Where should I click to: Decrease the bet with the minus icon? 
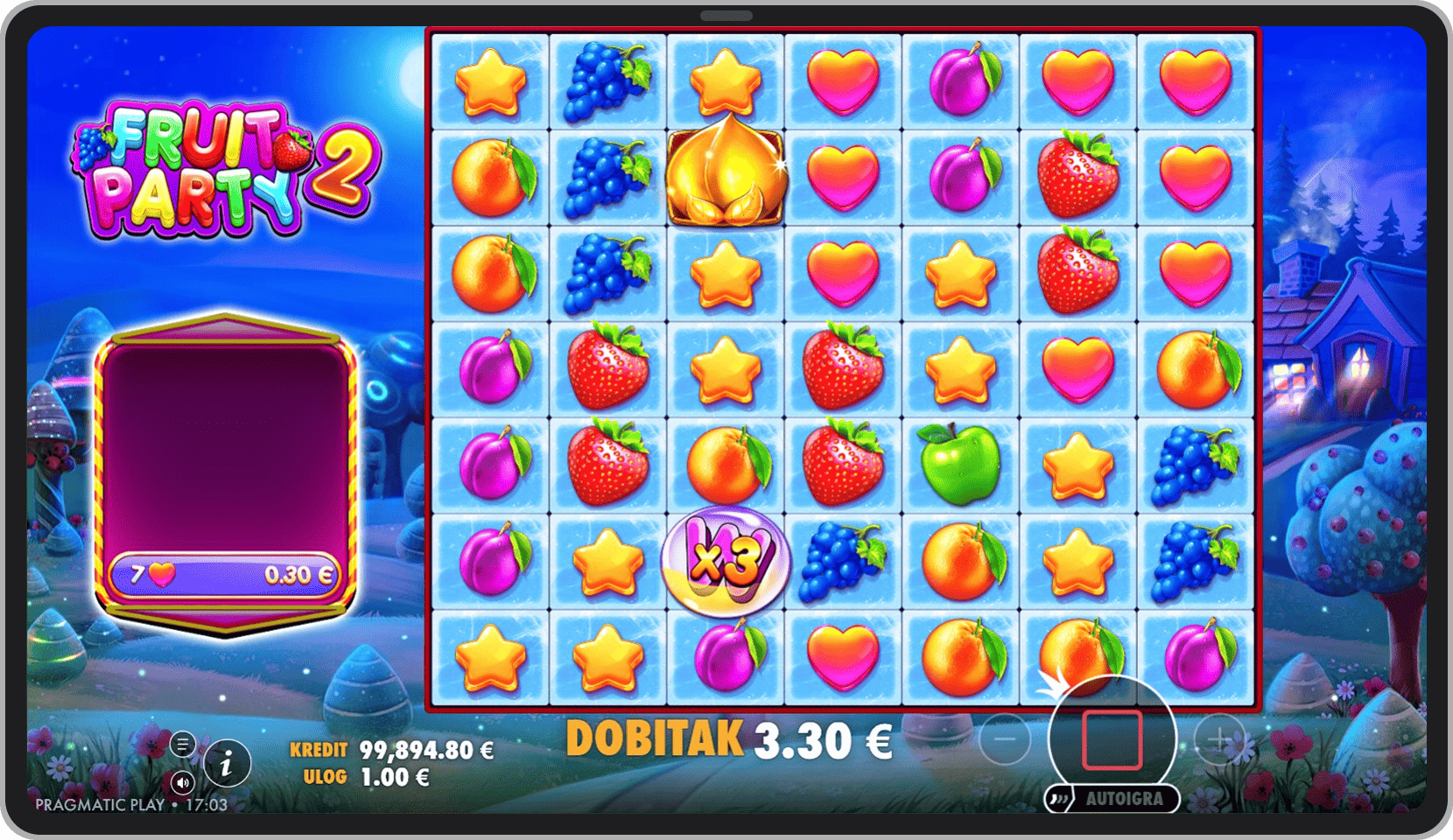tap(1003, 739)
